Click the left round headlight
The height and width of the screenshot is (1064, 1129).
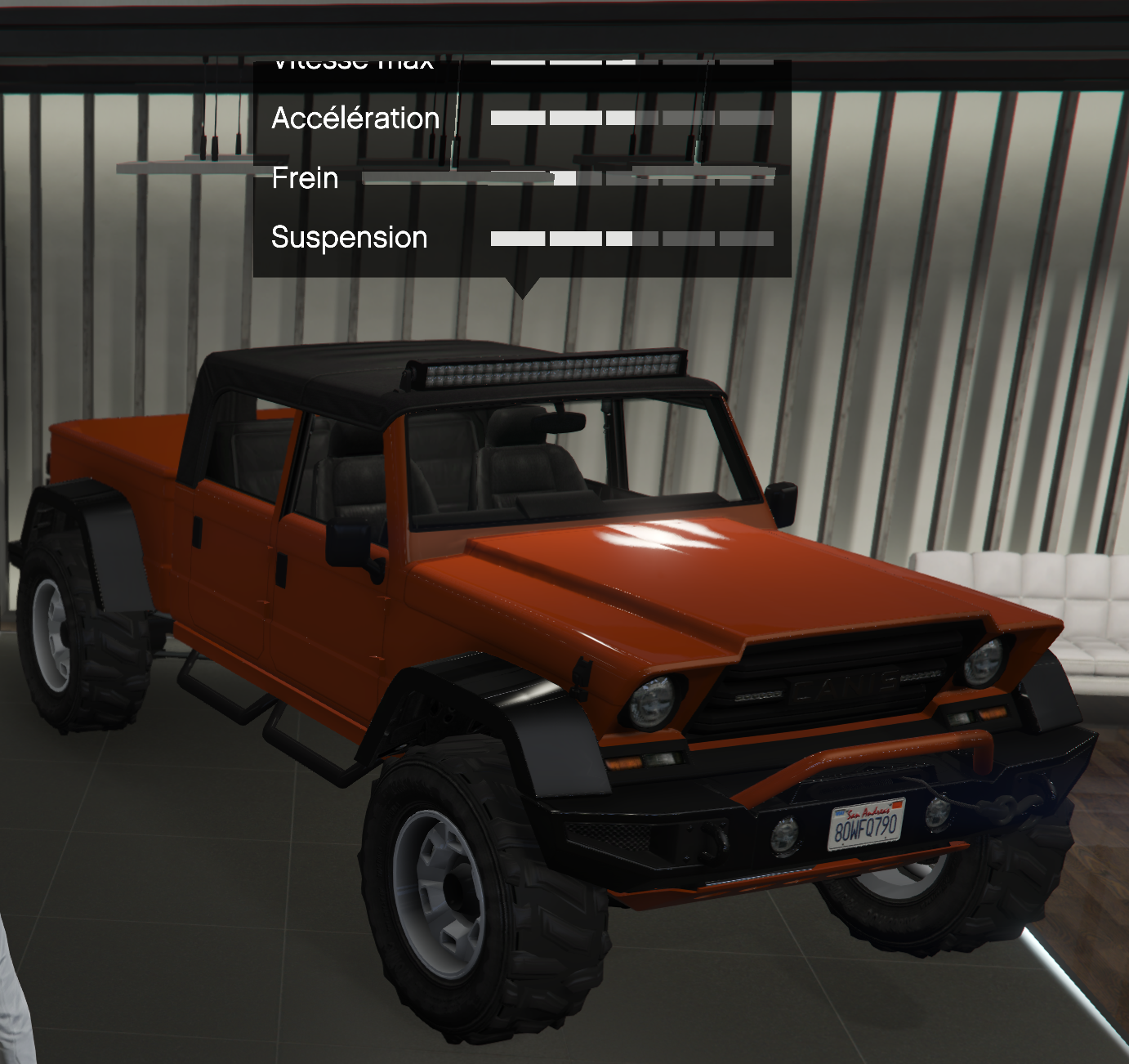654,701
